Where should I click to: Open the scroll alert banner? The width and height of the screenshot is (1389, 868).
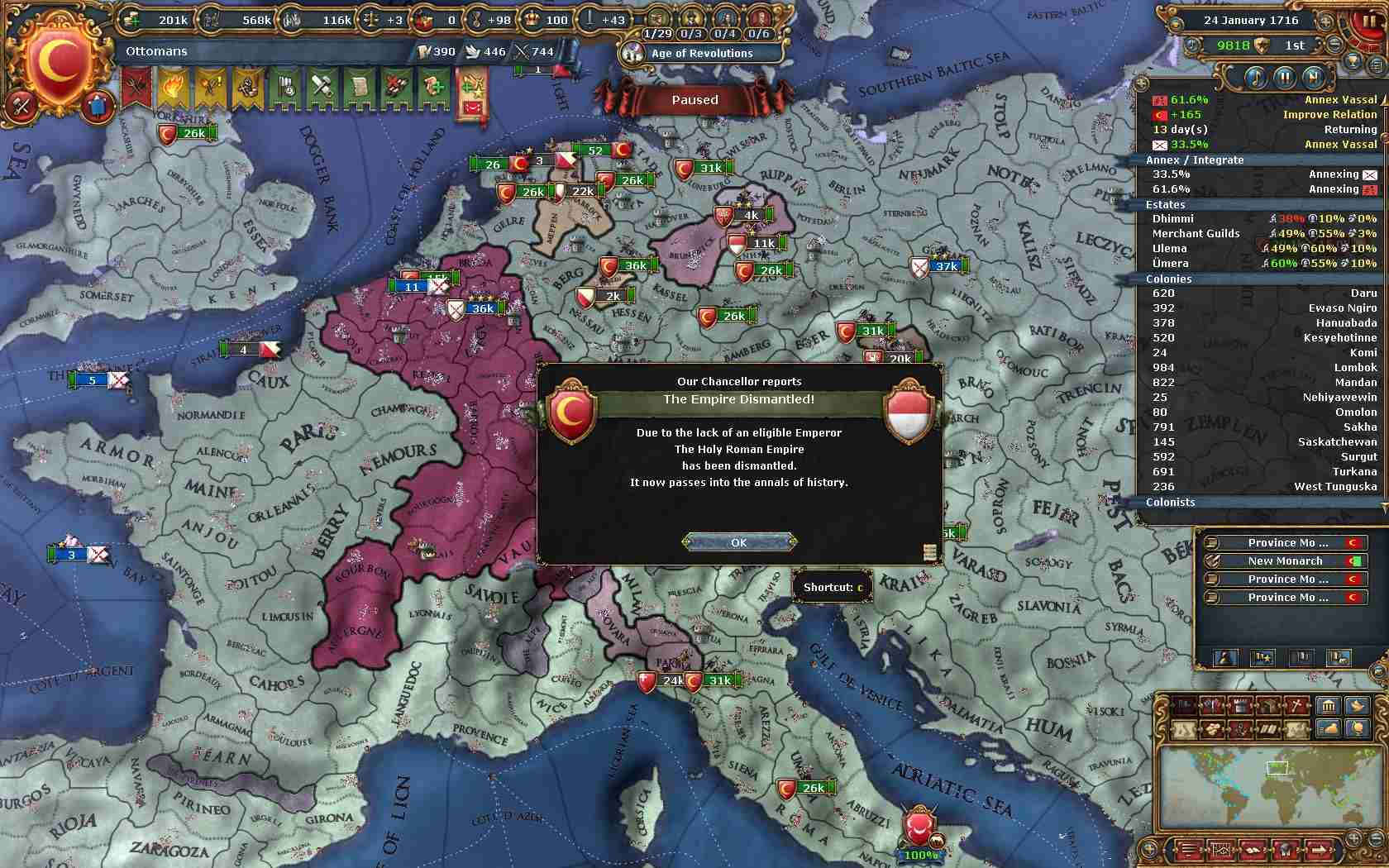click(x=360, y=86)
